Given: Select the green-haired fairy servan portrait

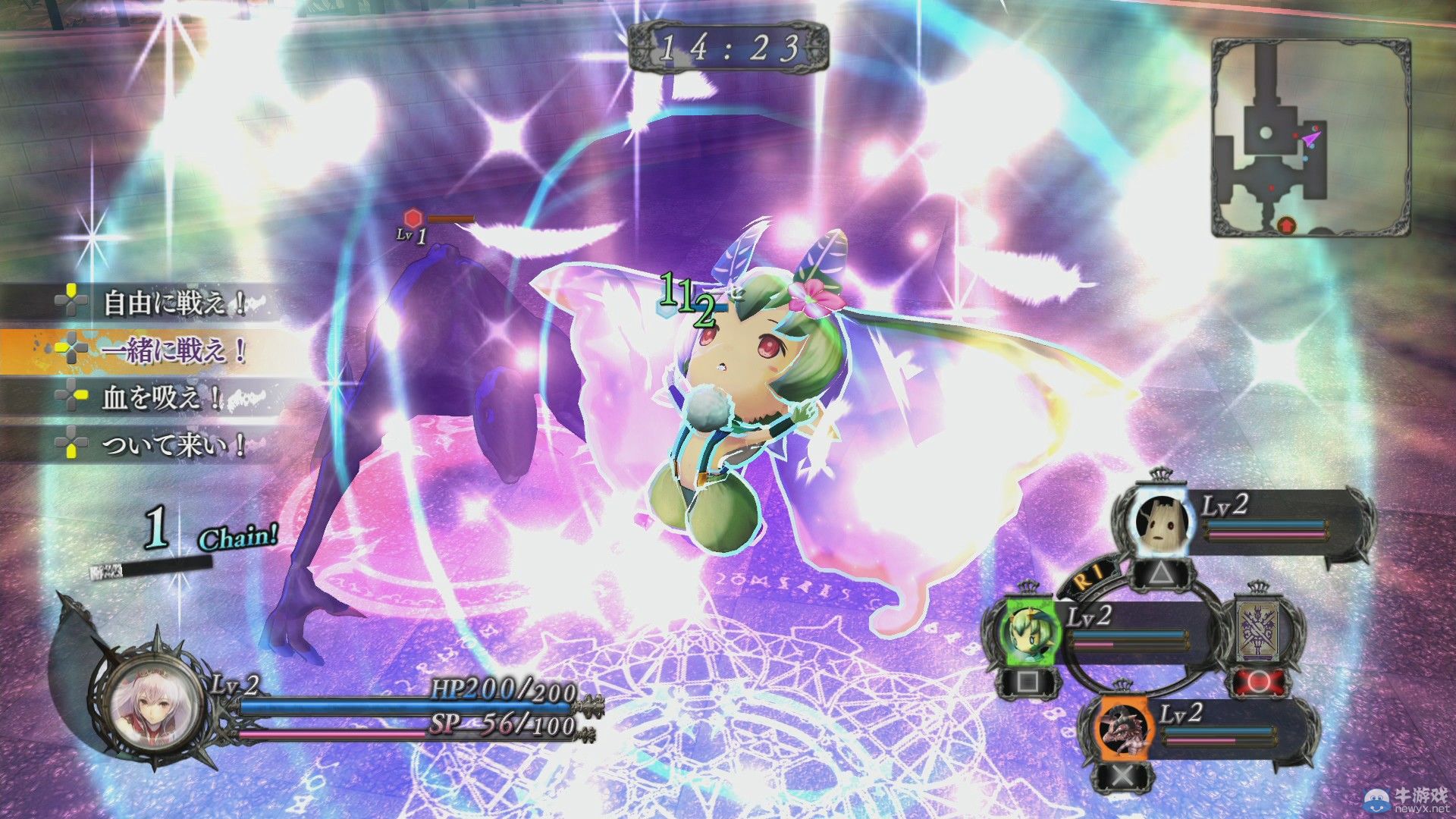Looking at the screenshot, I should click(1028, 629).
